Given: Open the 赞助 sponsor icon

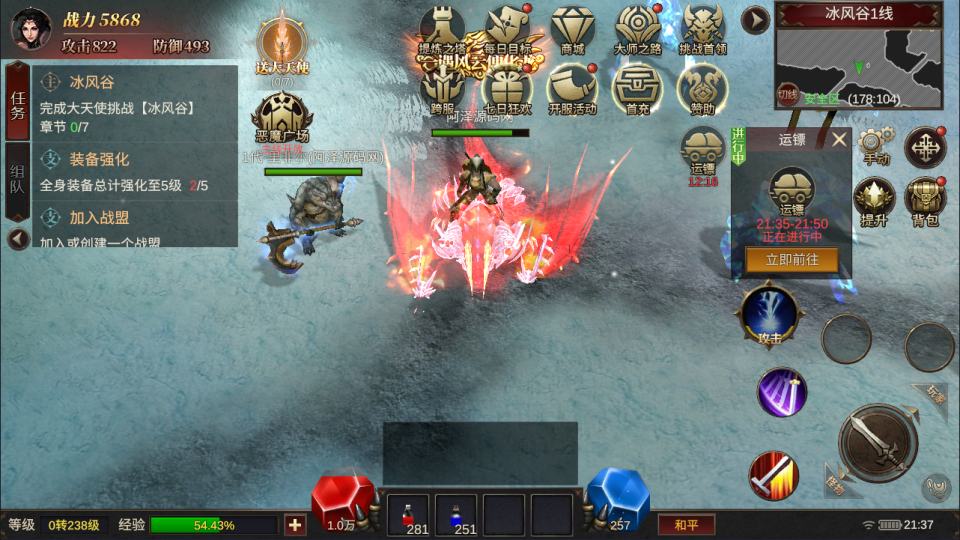Looking at the screenshot, I should (x=702, y=87).
